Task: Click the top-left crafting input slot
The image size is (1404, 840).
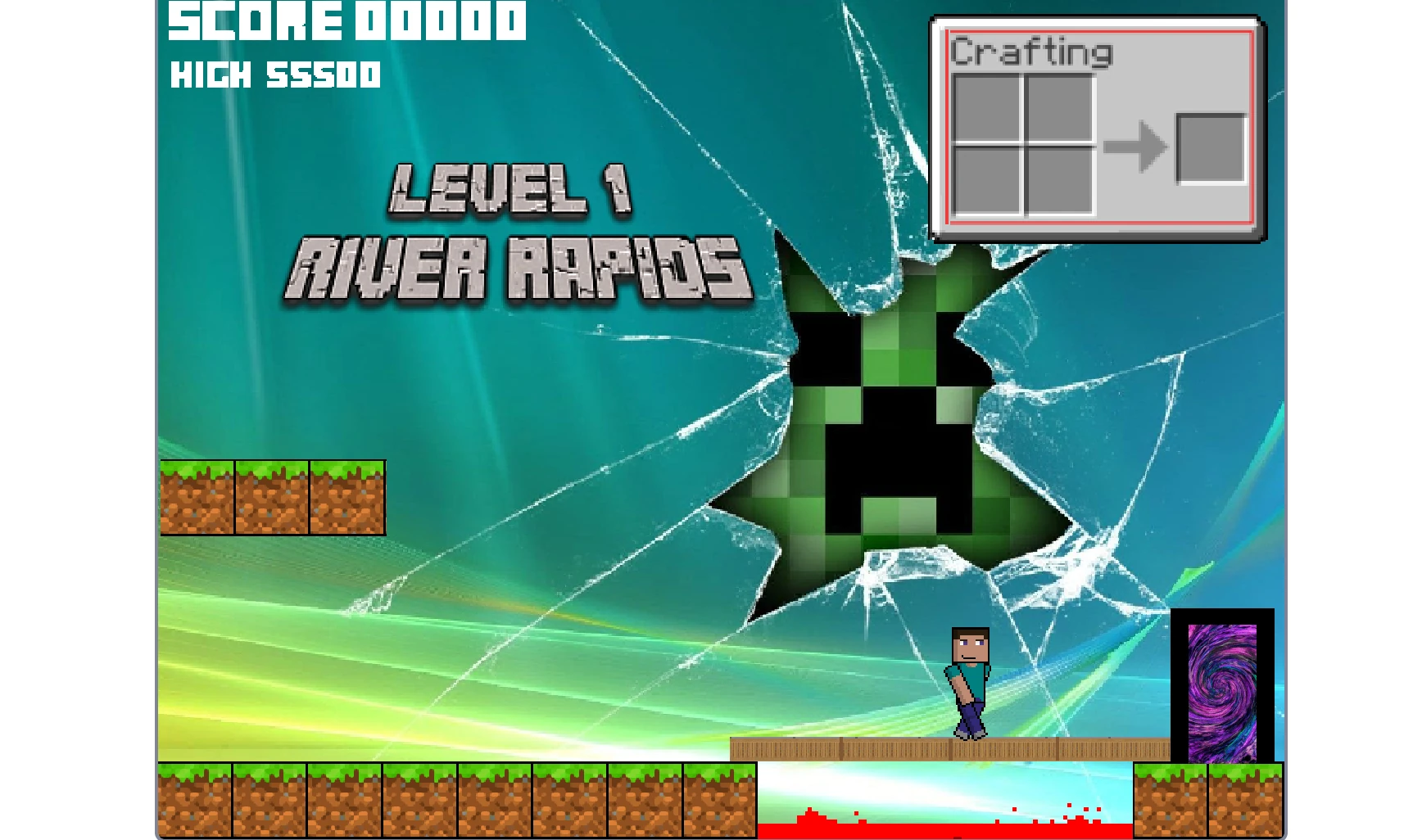Action: (x=987, y=107)
